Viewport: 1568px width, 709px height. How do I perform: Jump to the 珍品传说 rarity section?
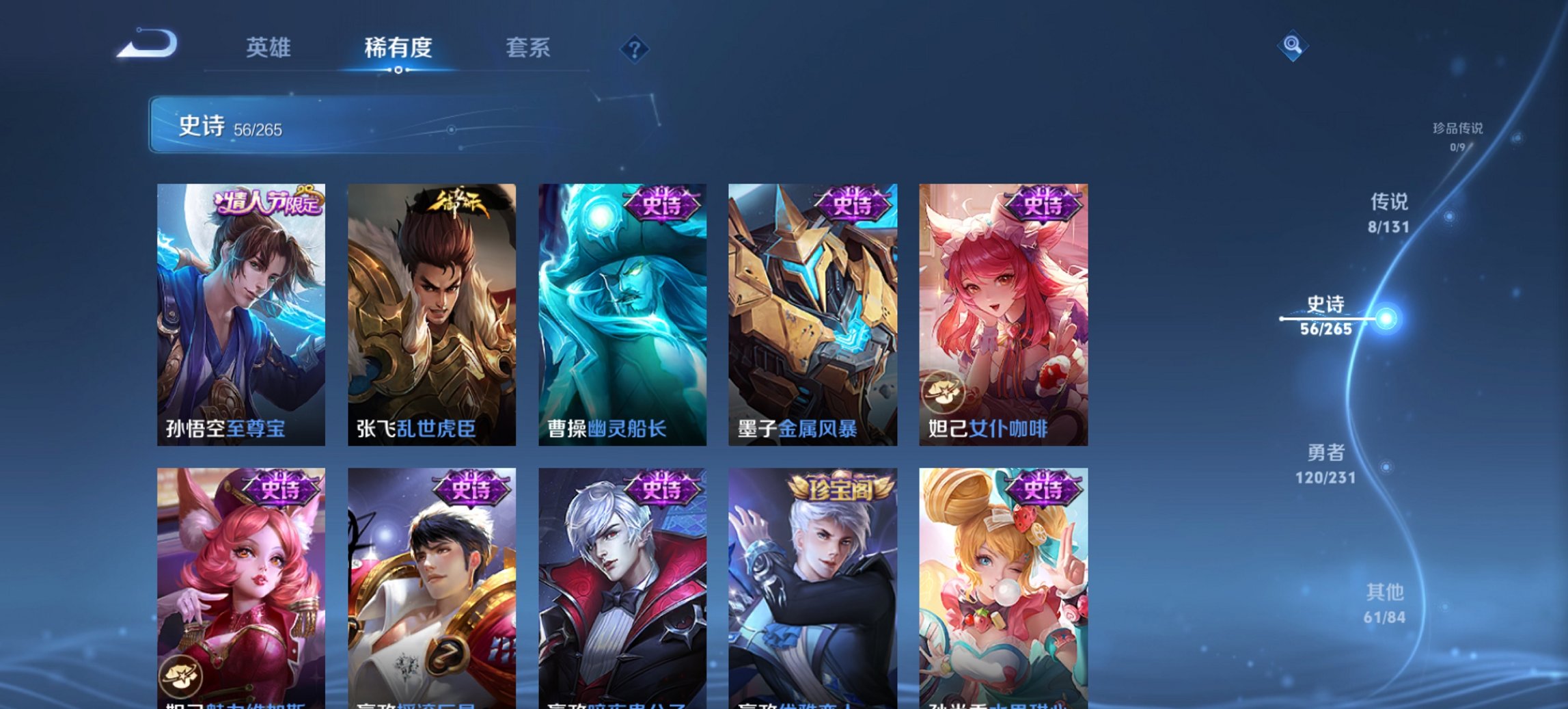coord(1457,133)
